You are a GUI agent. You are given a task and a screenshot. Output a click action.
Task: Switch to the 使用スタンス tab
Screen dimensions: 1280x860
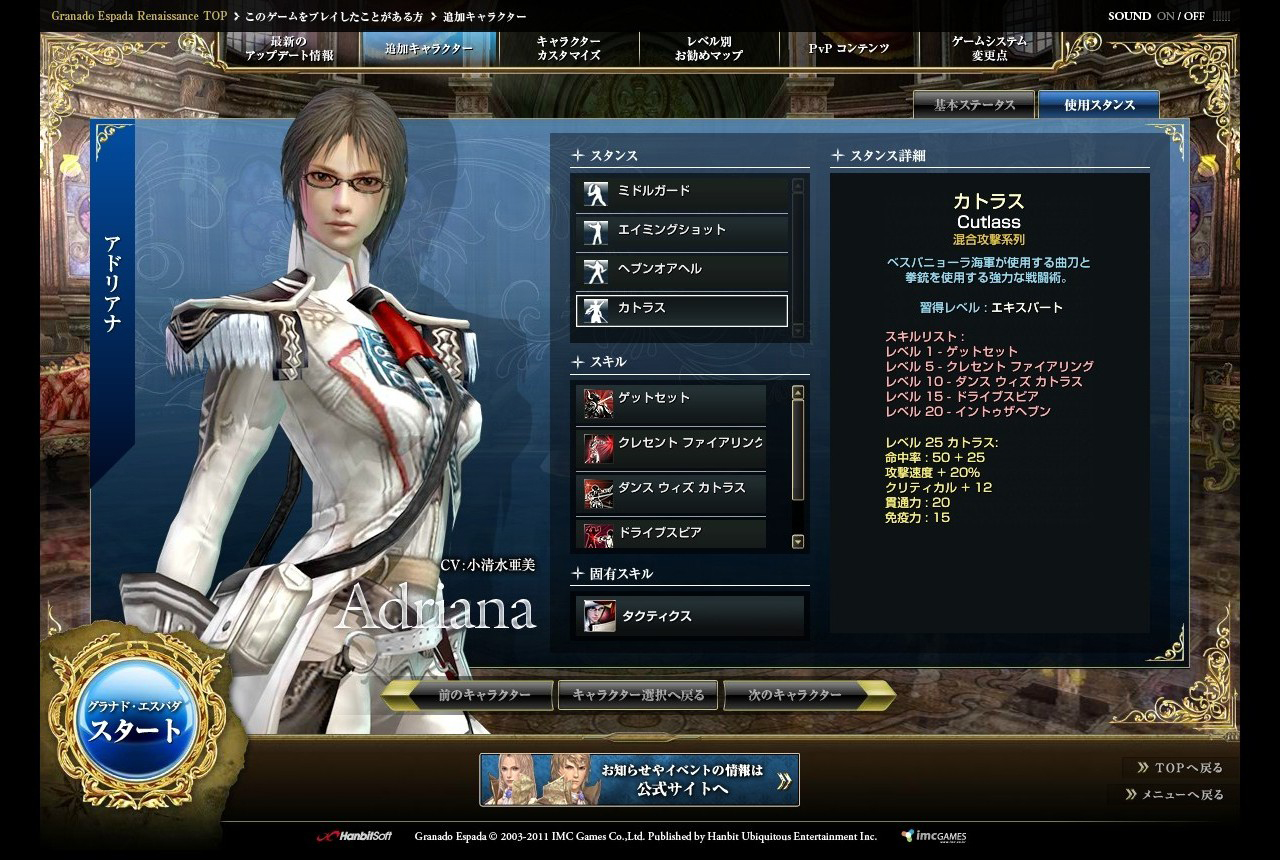point(1099,105)
